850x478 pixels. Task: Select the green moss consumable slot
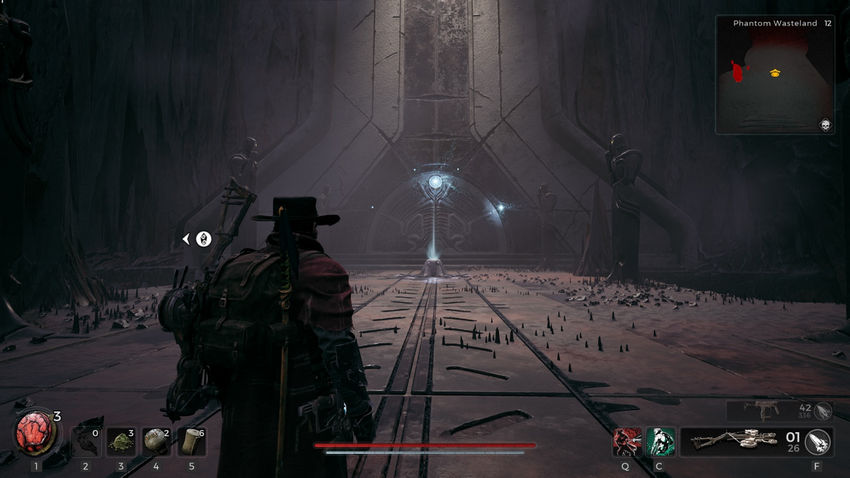click(x=121, y=440)
